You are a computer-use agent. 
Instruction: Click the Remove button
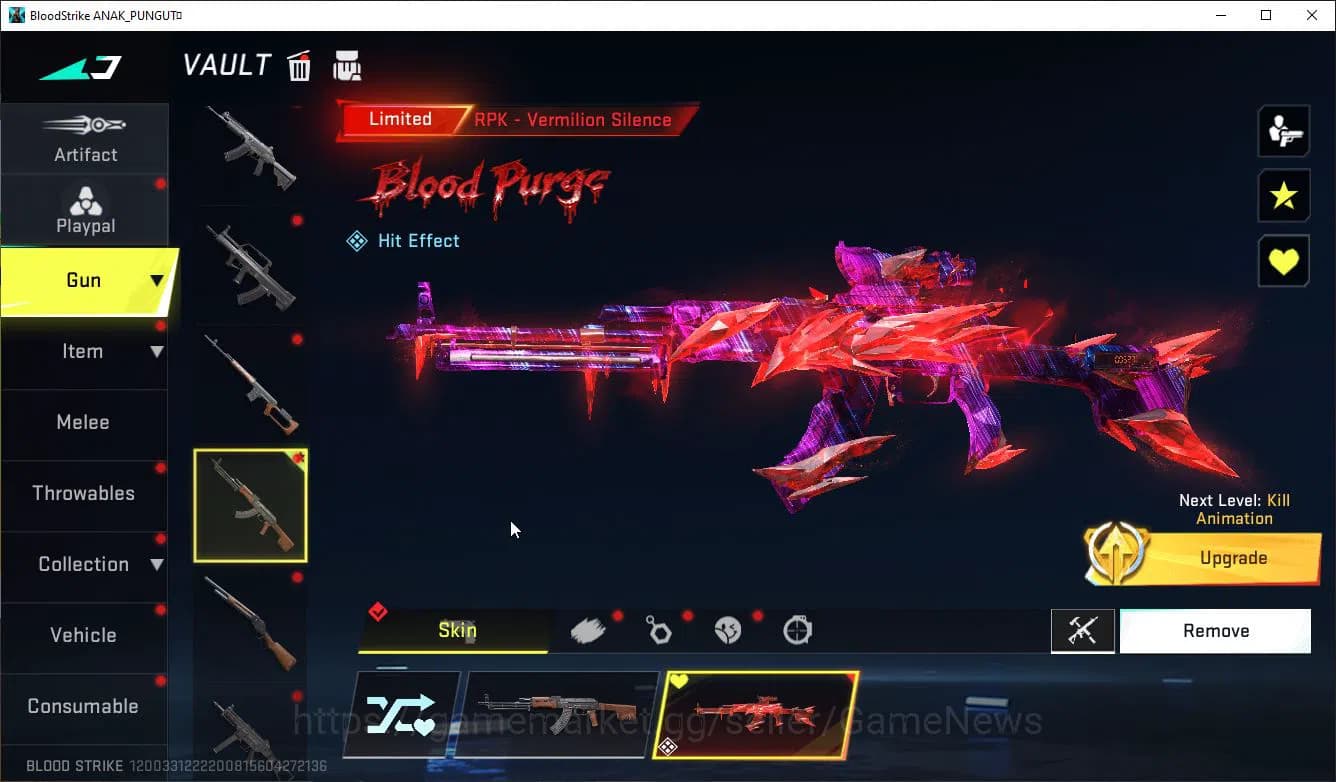pyautogui.click(x=1215, y=630)
